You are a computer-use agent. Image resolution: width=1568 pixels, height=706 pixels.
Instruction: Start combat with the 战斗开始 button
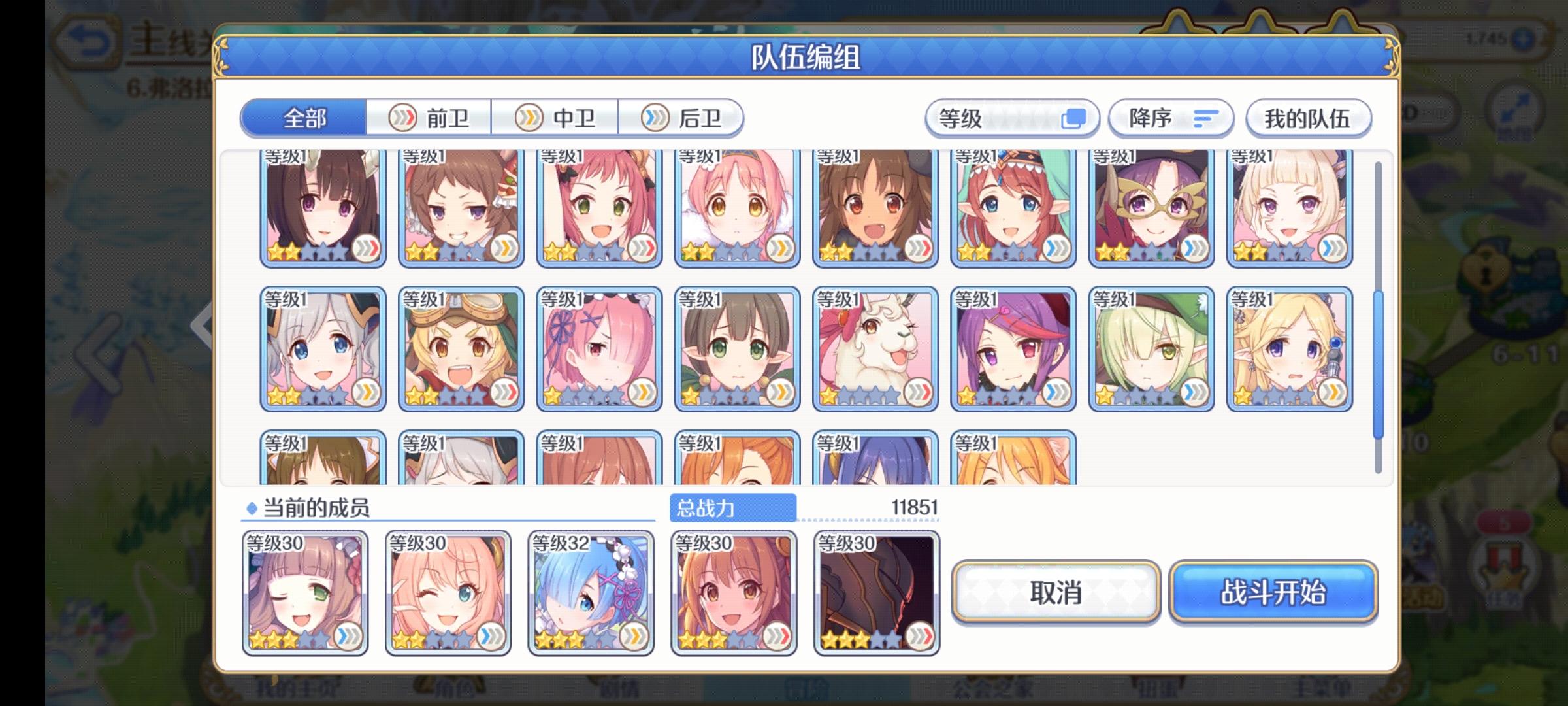[x=1273, y=594]
